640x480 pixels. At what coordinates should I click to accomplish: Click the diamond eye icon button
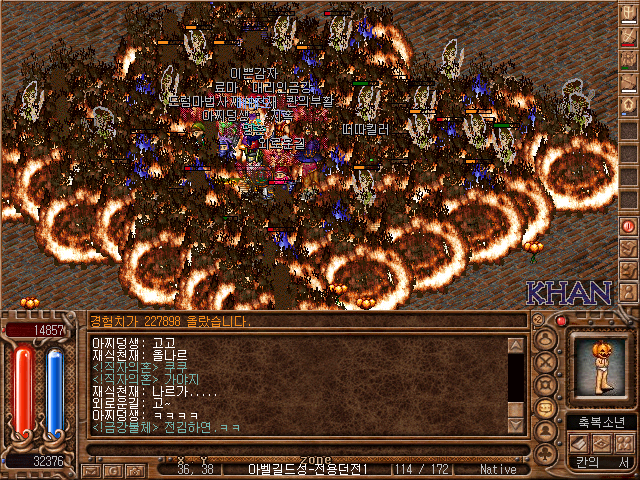tap(601, 443)
